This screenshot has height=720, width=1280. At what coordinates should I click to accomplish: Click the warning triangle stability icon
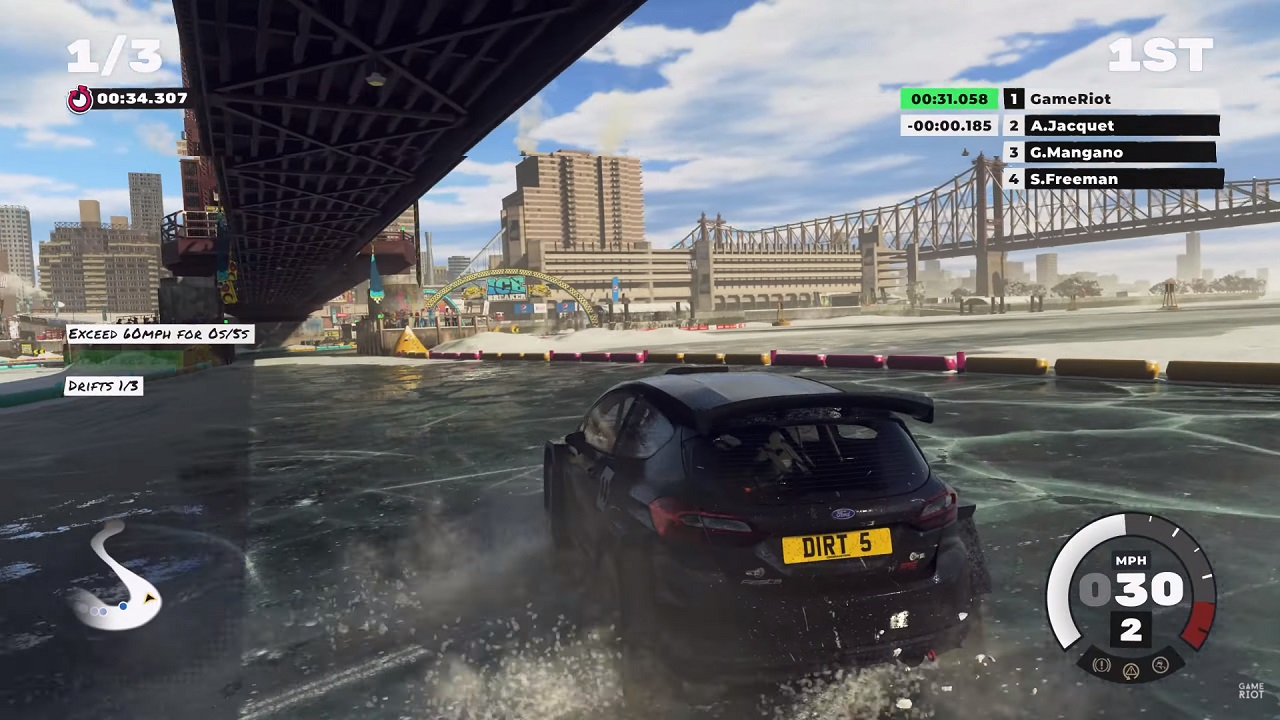click(x=1132, y=669)
